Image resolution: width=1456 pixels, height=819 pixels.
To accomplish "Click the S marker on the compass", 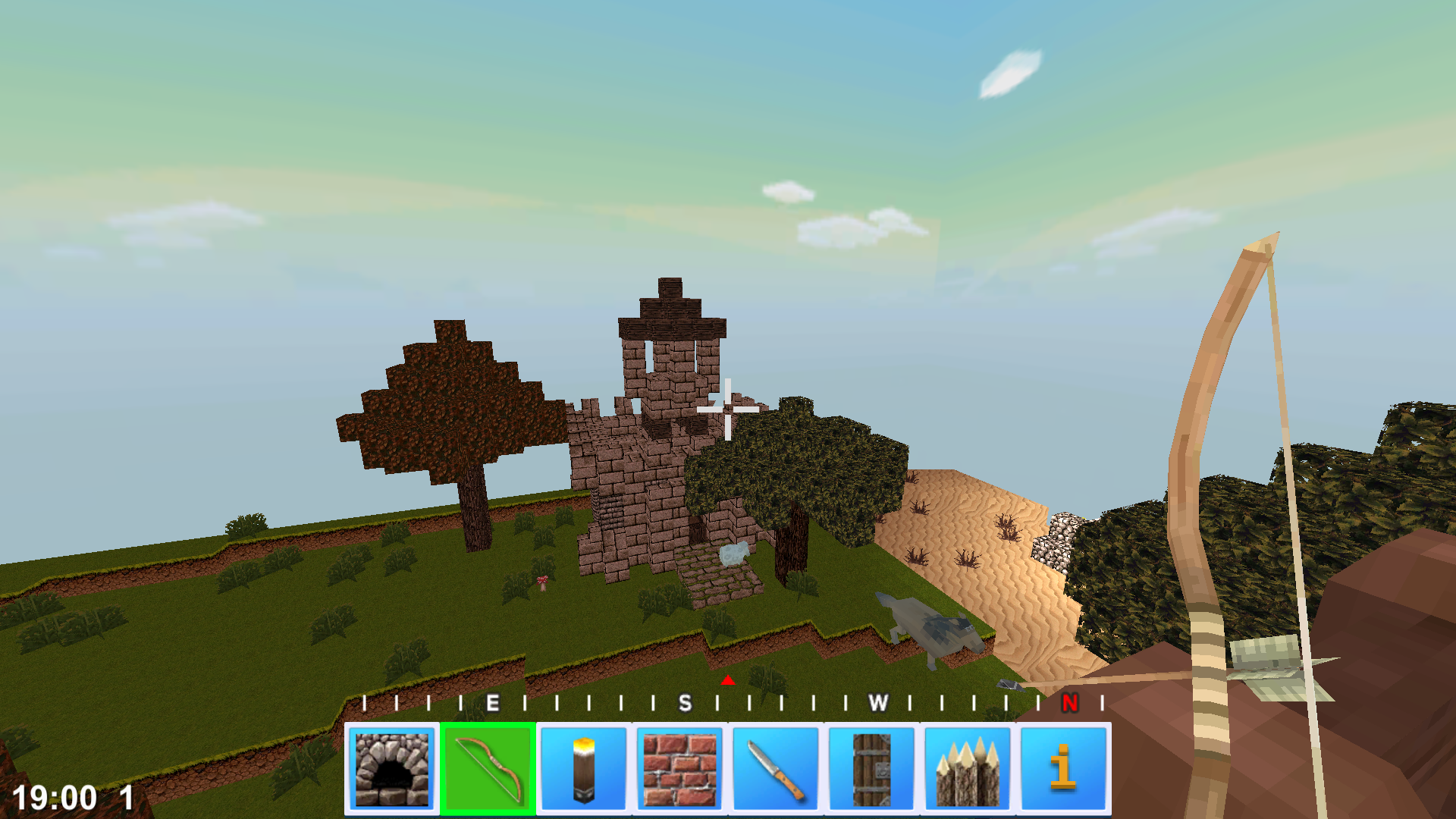I will click(x=685, y=703).
